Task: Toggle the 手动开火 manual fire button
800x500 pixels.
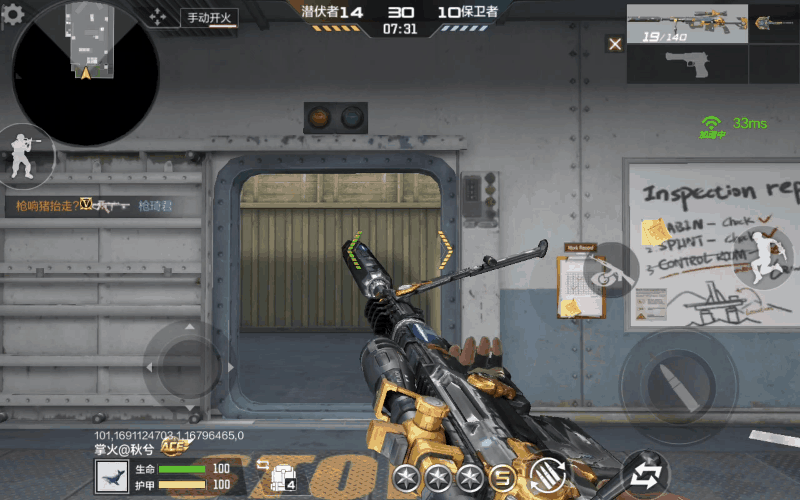Action: (x=208, y=17)
